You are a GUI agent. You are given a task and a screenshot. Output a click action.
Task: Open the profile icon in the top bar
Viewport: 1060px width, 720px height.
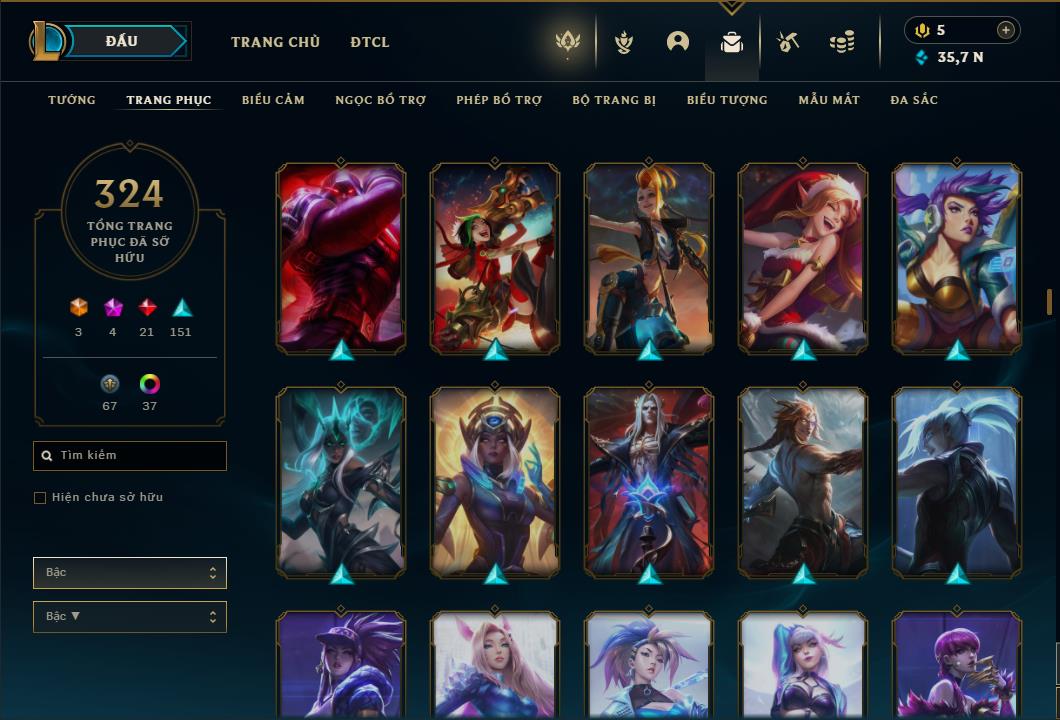point(678,42)
